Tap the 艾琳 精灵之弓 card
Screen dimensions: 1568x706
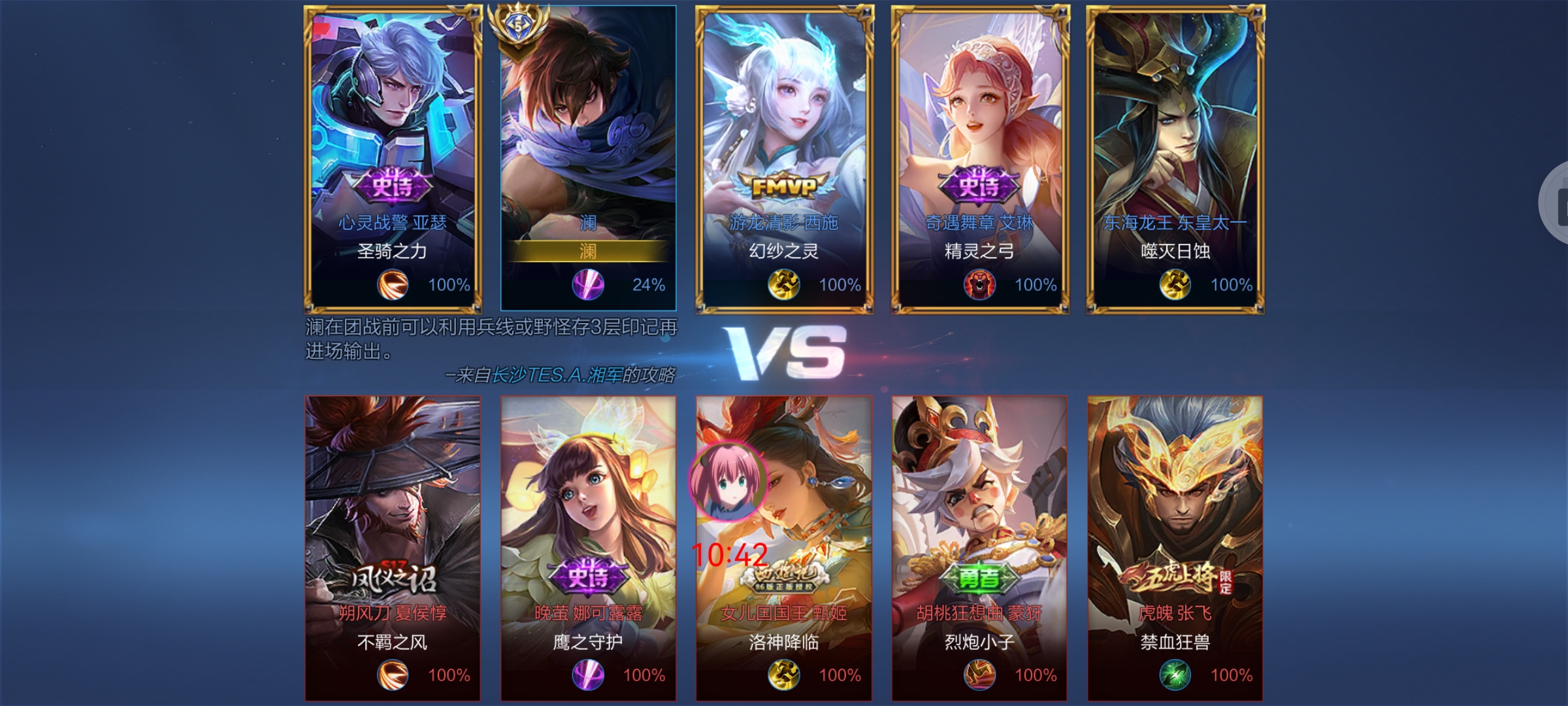pos(980,157)
